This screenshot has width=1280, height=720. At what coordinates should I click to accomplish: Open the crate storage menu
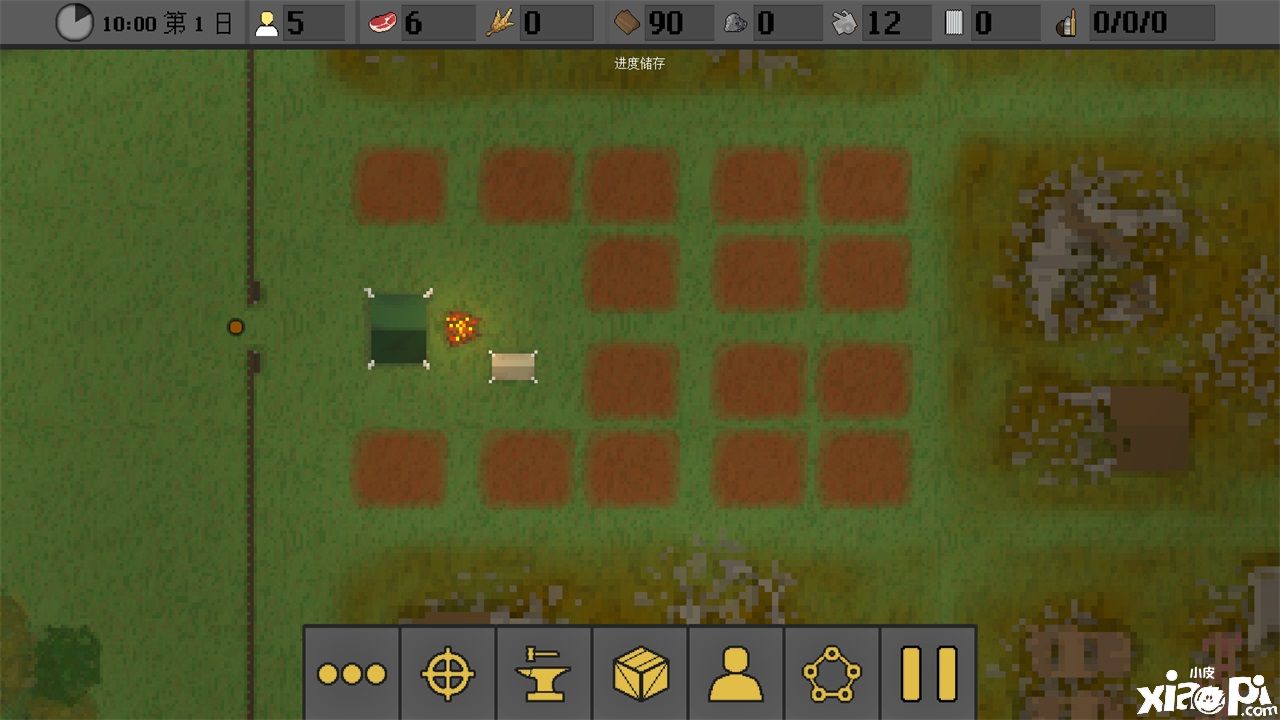[639, 674]
